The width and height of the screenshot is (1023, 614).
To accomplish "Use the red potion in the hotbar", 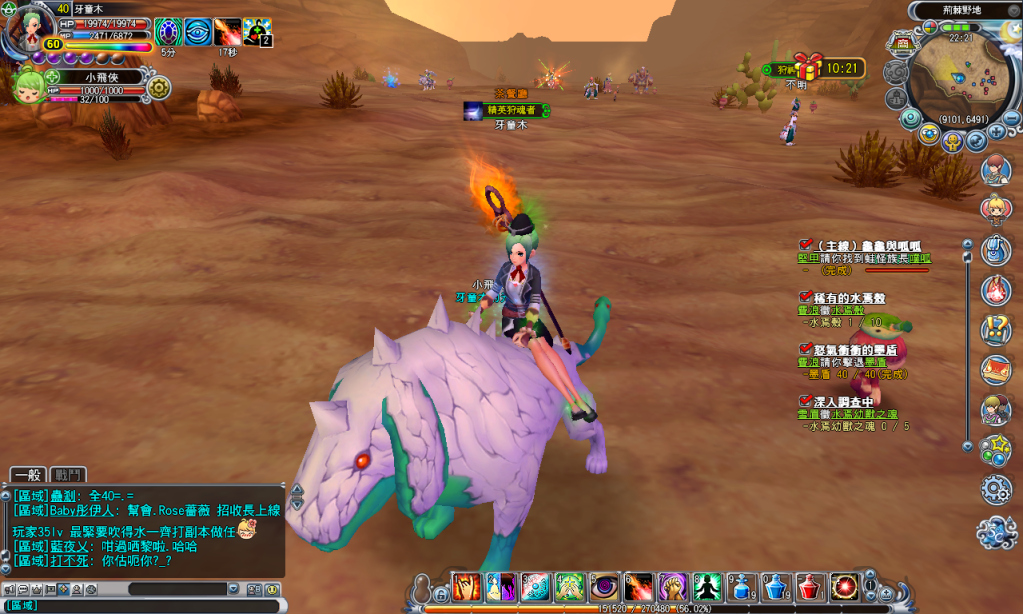I will coord(809,587).
